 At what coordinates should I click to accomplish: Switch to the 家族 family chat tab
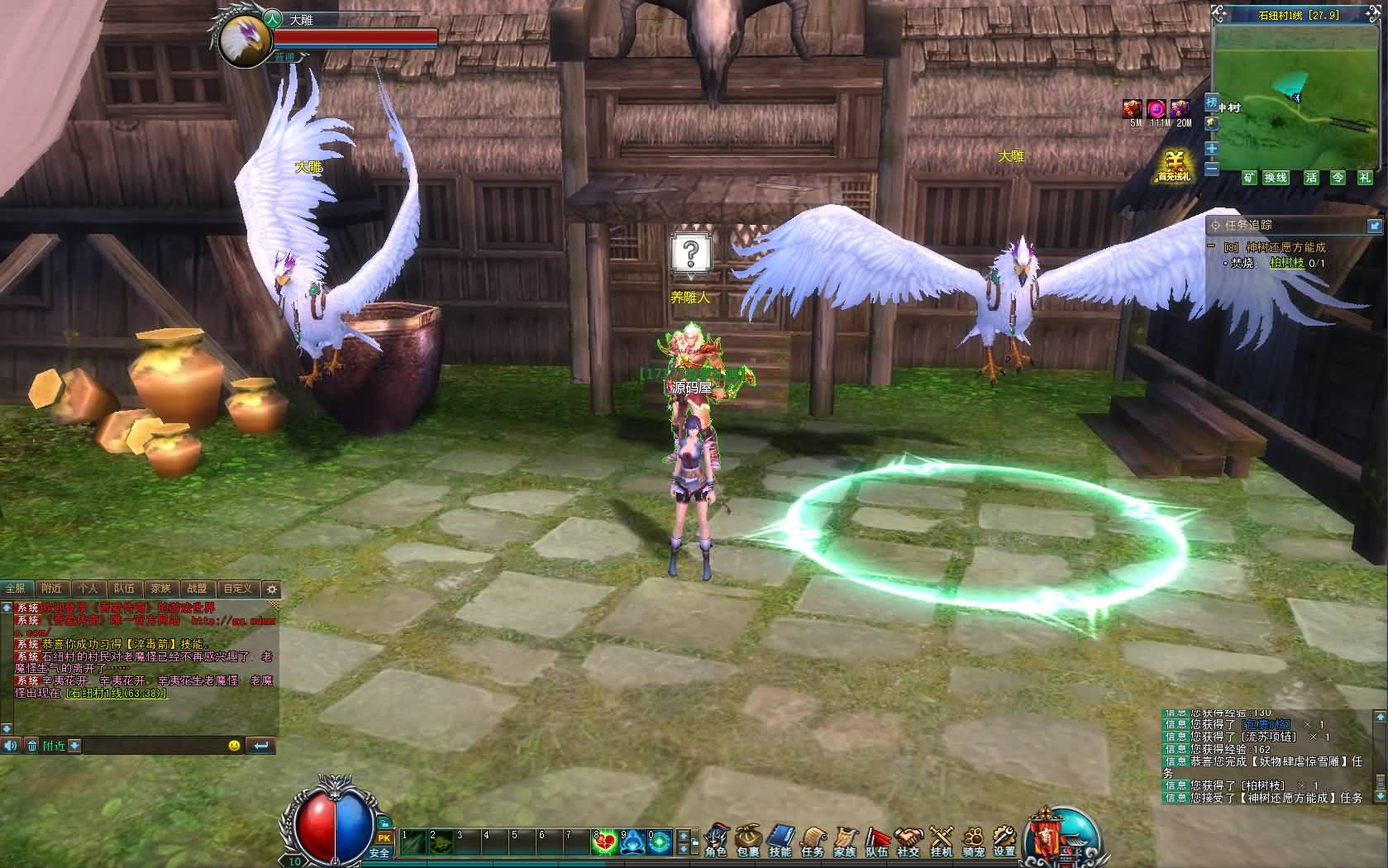[x=160, y=589]
